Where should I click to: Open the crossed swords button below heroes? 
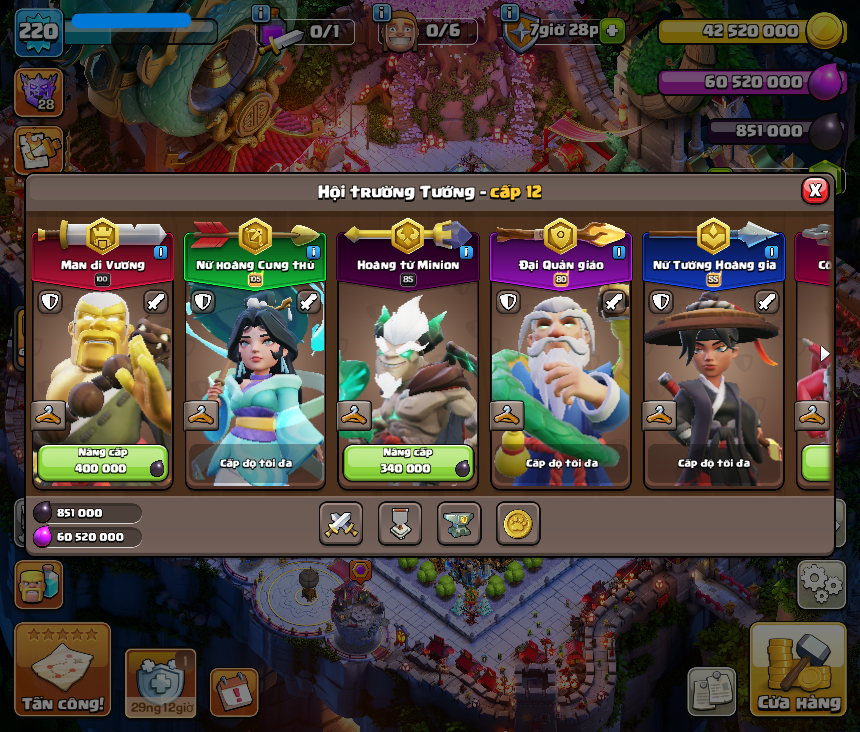click(x=340, y=523)
